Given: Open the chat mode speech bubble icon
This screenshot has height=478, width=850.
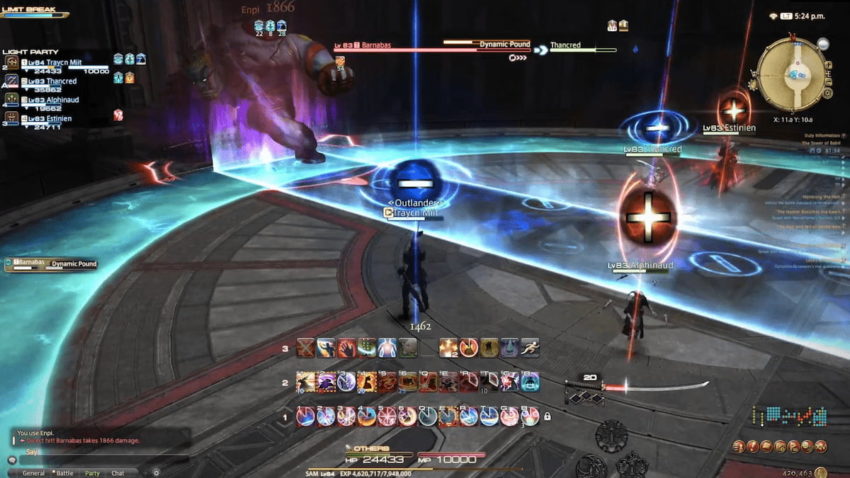Looking at the screenshot, I should pyautogui.click(x=12, y=459).
